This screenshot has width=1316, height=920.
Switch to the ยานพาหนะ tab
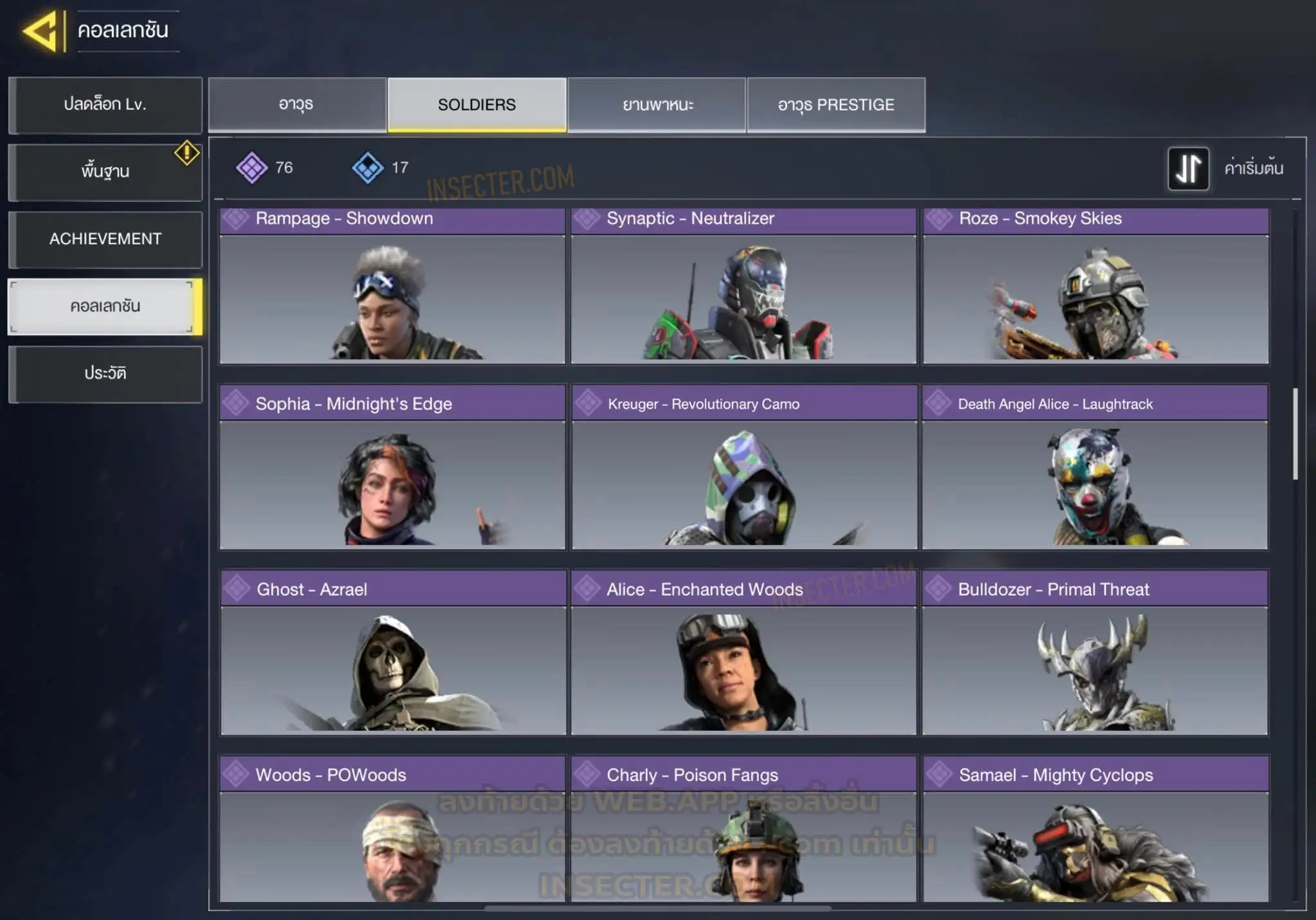tap(657, 105)
